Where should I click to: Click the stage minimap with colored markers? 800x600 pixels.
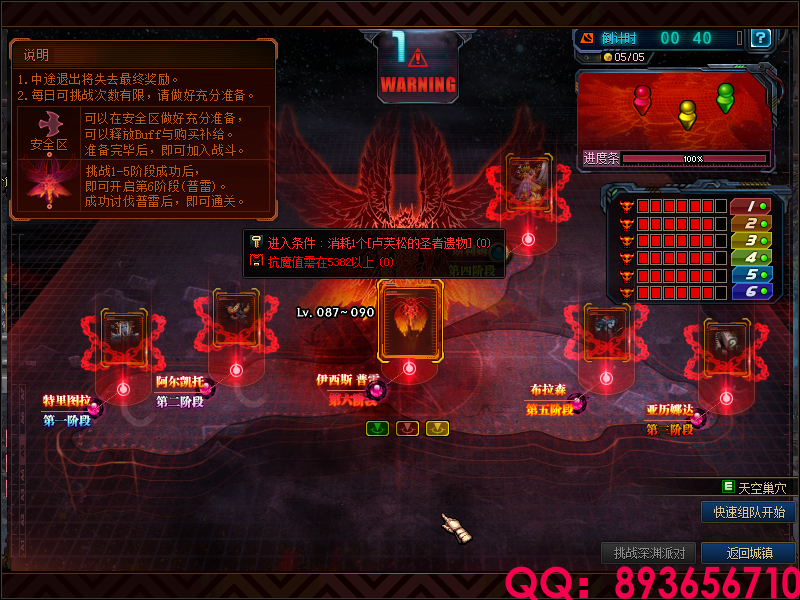click(x=674, y=110)
